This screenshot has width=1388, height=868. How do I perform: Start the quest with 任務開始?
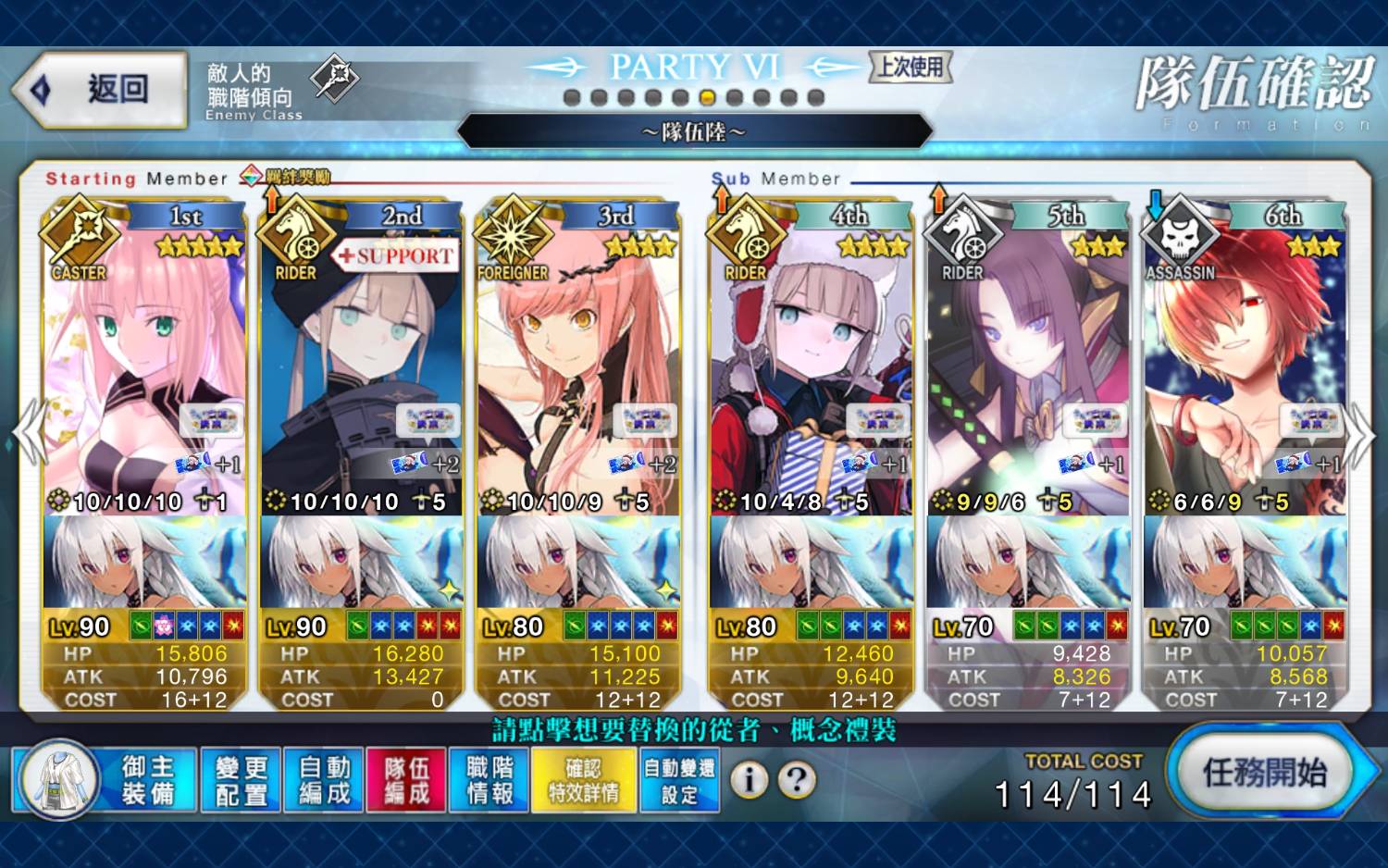1265,771
